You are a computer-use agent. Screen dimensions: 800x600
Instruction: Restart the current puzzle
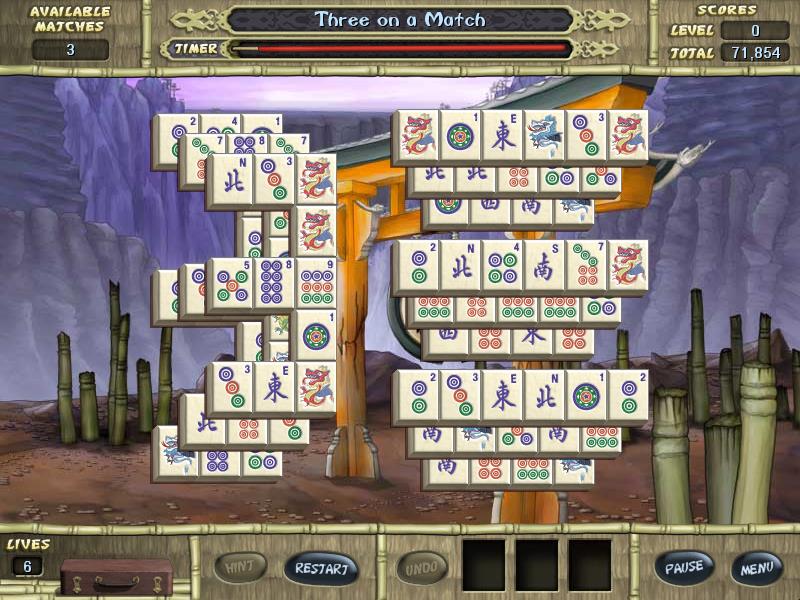(x=321, y=568)
